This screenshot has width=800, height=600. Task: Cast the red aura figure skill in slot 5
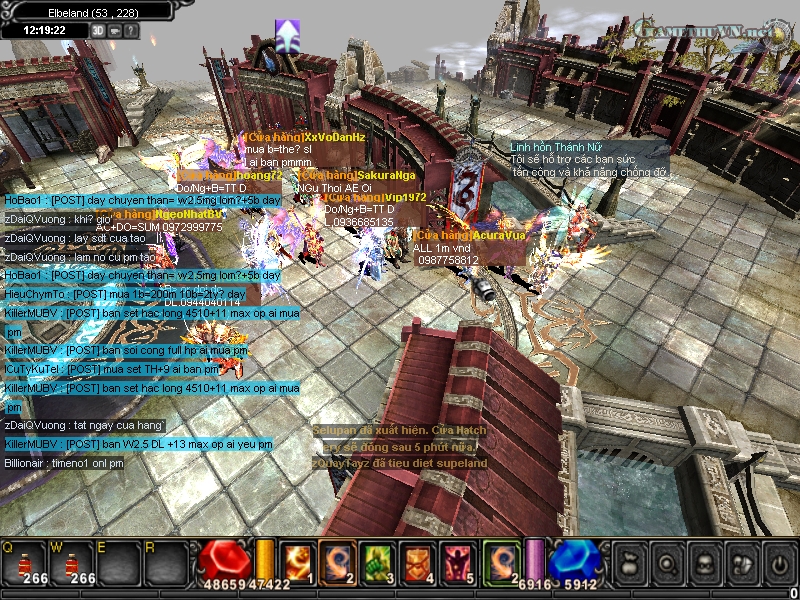click(x=458, y=561)
